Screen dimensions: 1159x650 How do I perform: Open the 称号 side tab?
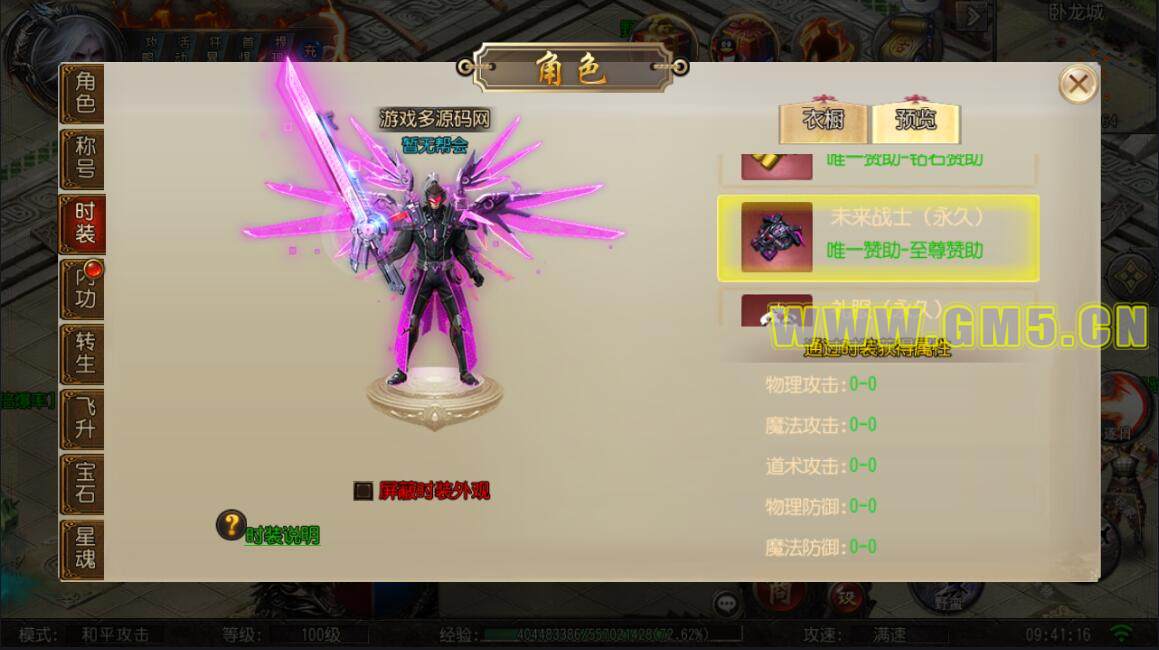[84, 159]
